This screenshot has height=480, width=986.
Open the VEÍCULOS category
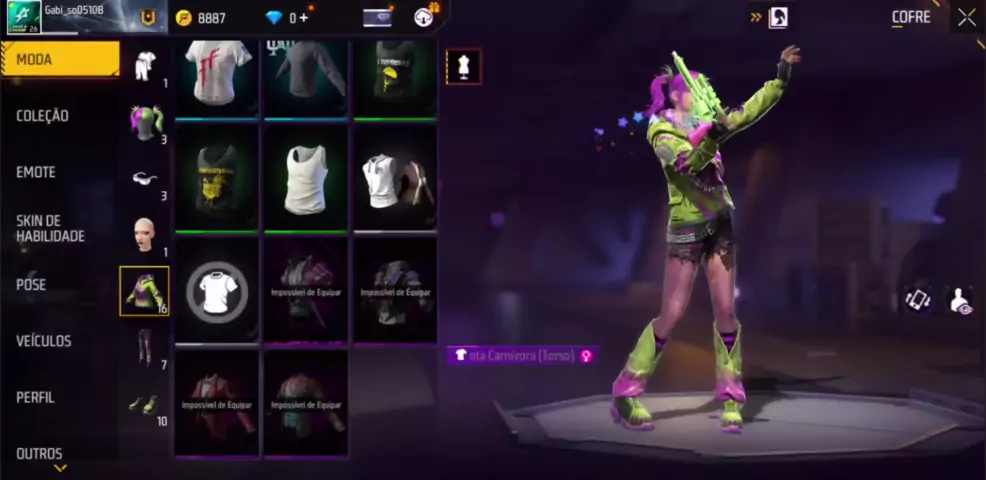pos(44,341)
